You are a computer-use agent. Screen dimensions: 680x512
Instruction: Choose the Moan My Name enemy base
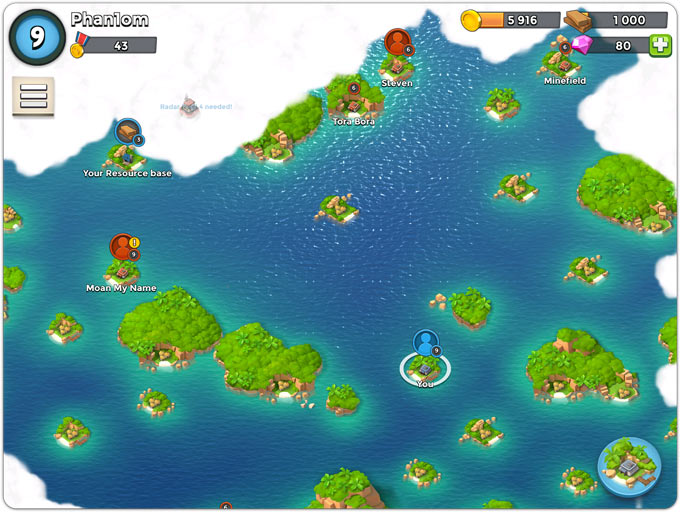pyautogui.click(x=122, y=249)
